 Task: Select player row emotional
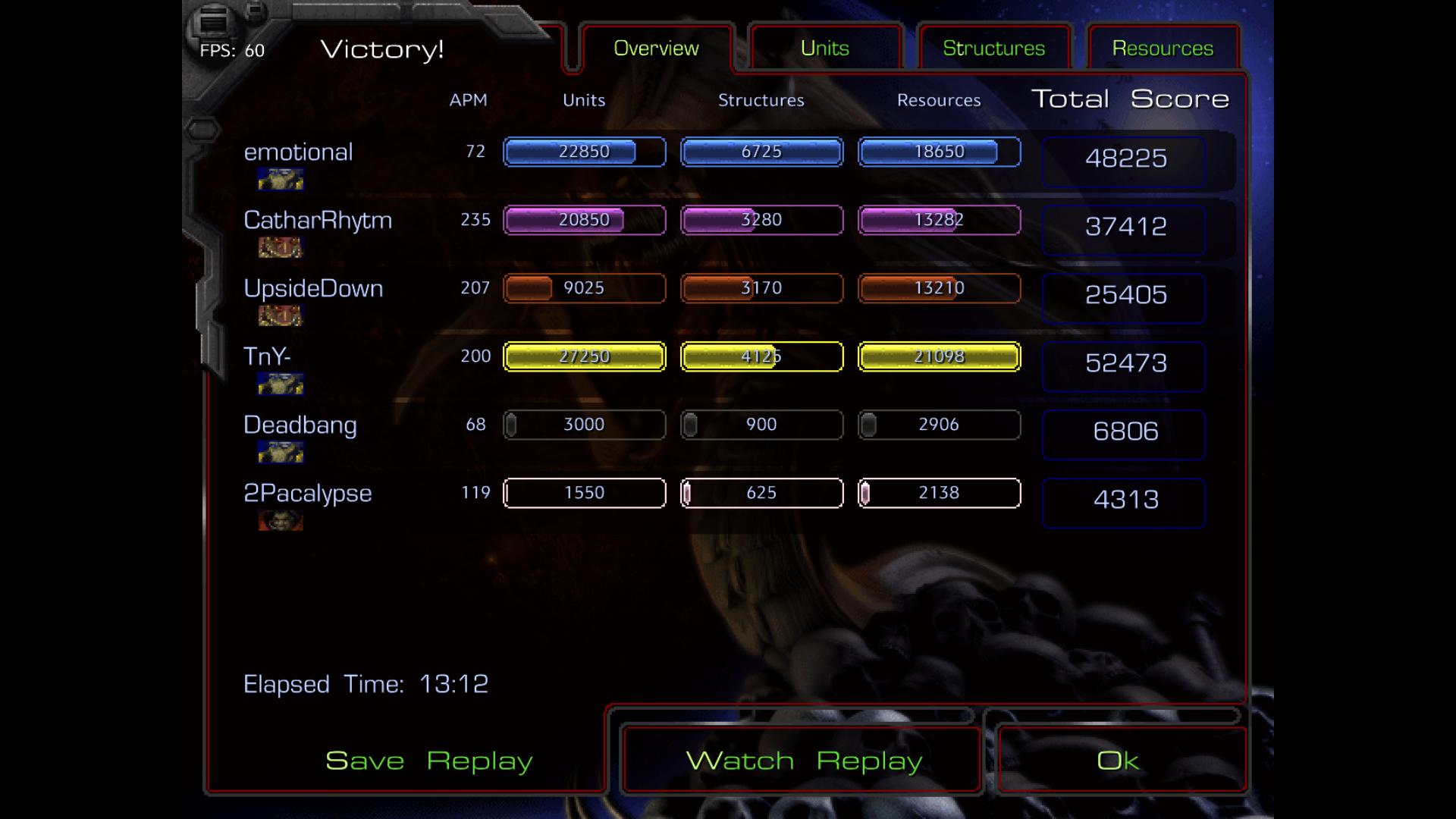298,152
